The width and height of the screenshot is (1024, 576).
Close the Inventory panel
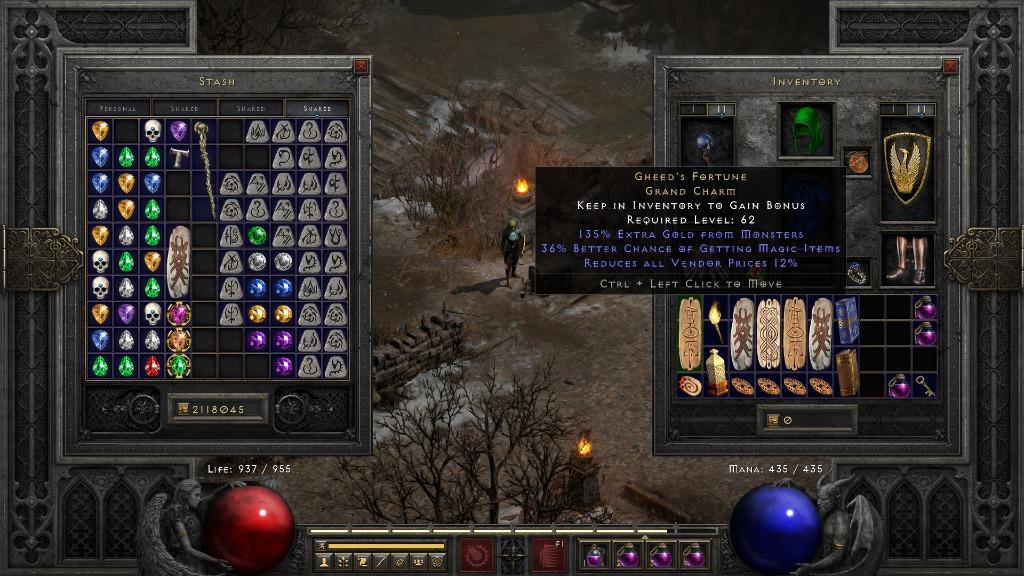click(x=950, y=67)
